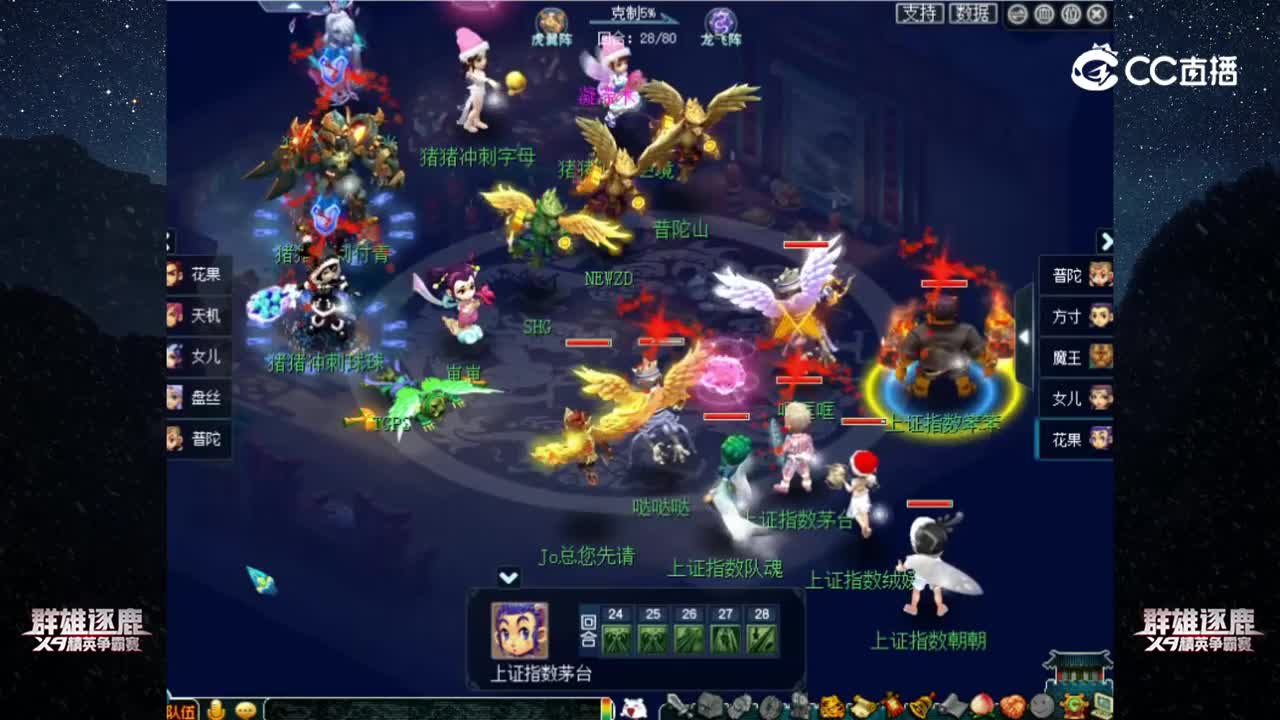Viewport: 1280px width, 720px height.
Task: Toggle the pause circle button in the top bar
Action: pyautogui.click(x=1043, y=15)
